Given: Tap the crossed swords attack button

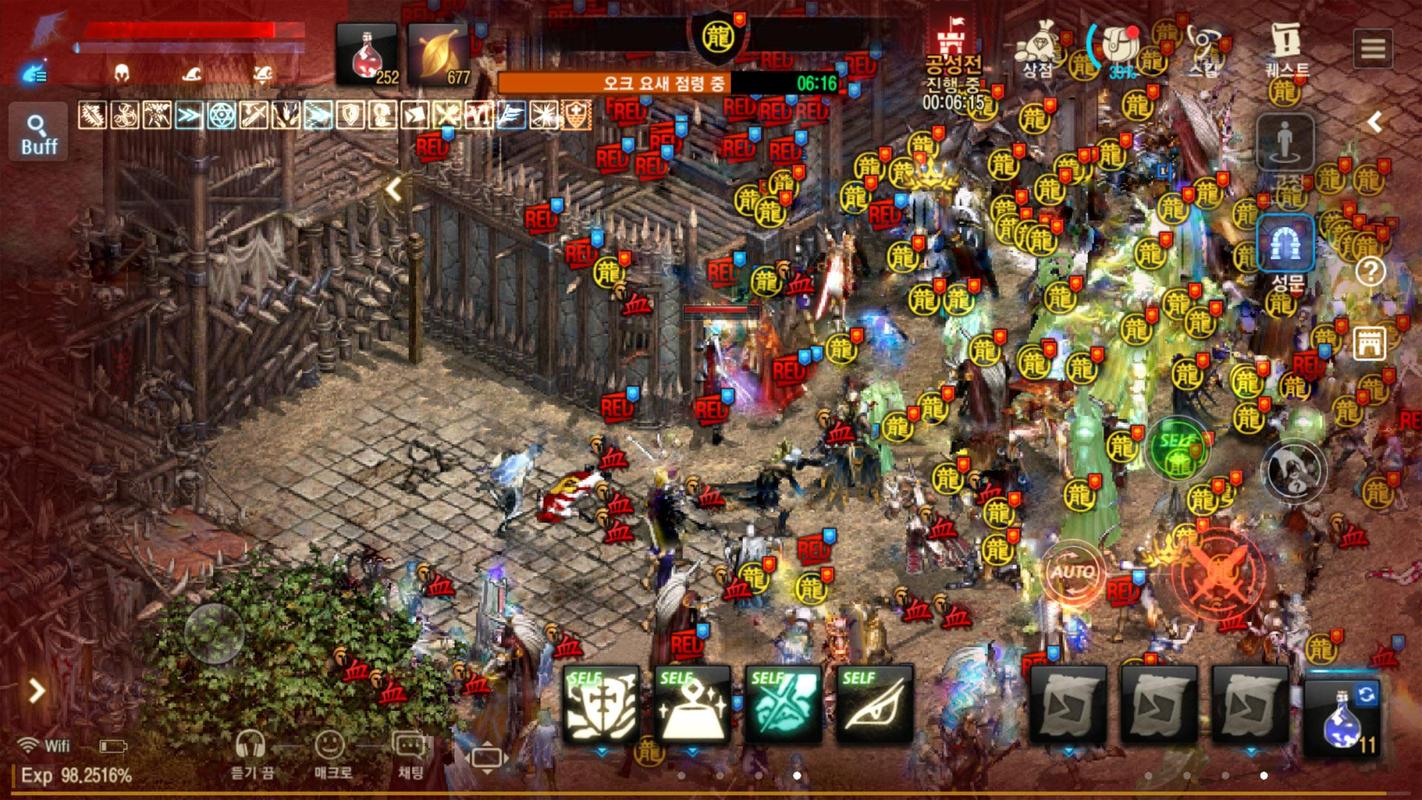Looking at the screenshot, I should [x=1217, y=574].
